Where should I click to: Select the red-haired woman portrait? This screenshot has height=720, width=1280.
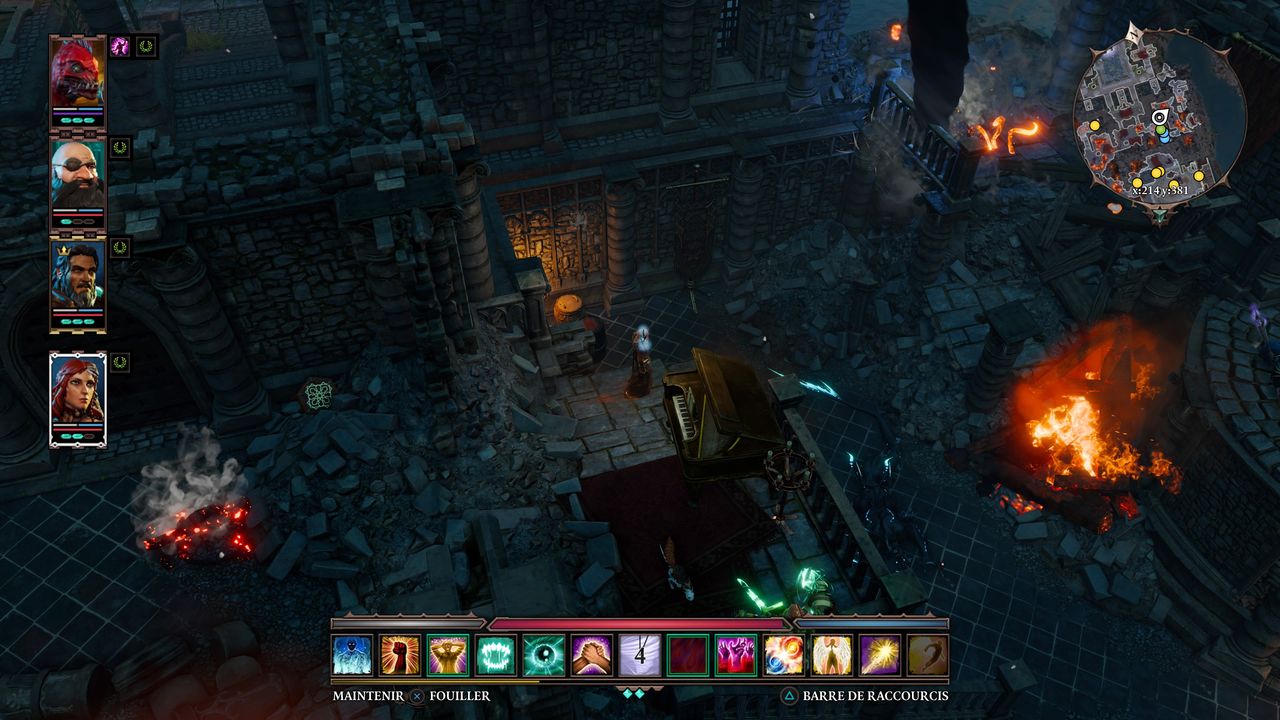[x=77, y=394]
